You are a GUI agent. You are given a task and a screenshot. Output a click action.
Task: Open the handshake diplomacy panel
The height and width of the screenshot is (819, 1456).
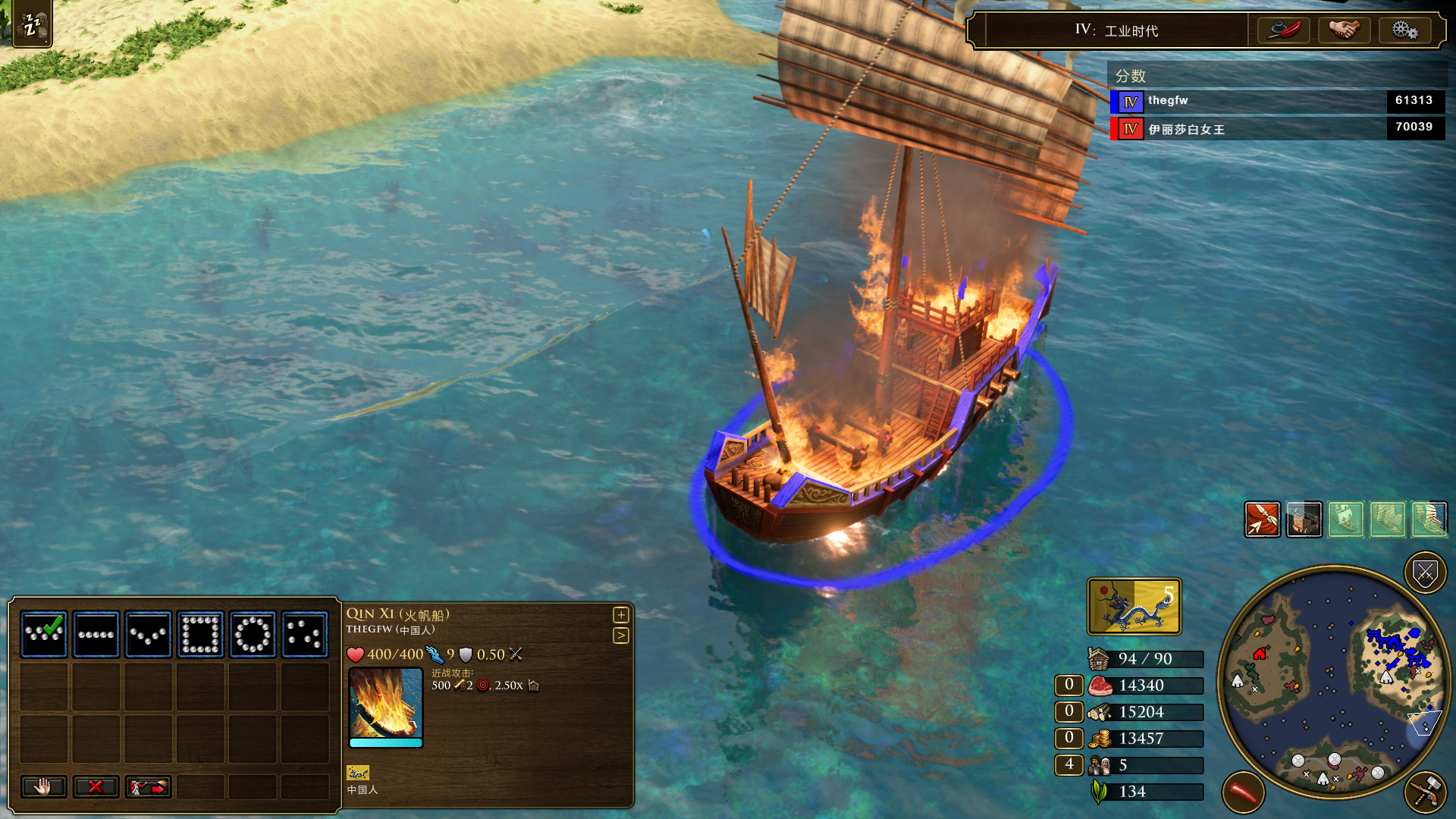tap(1344, 30)
